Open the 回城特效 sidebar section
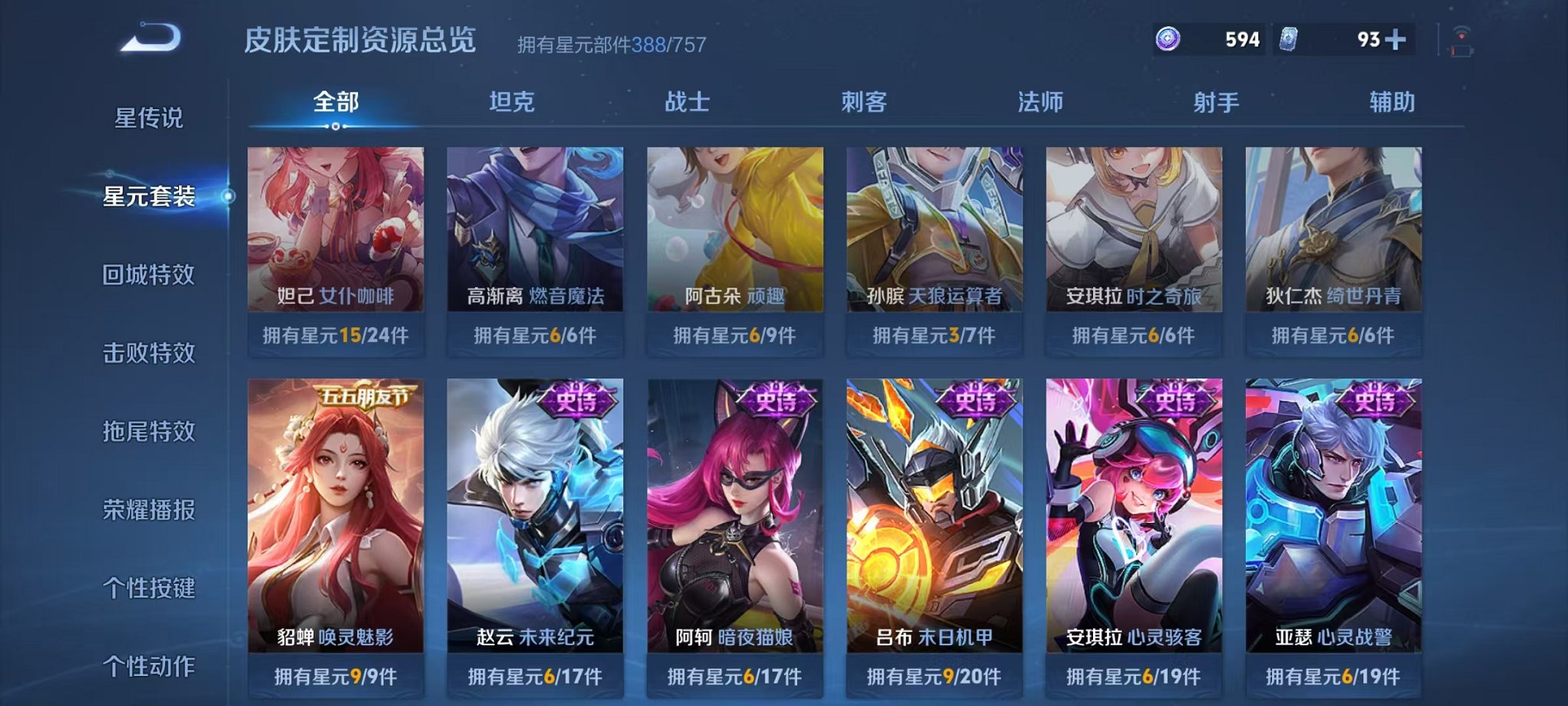This screenshot has width=1568, height=706. [x=148, y=275]
